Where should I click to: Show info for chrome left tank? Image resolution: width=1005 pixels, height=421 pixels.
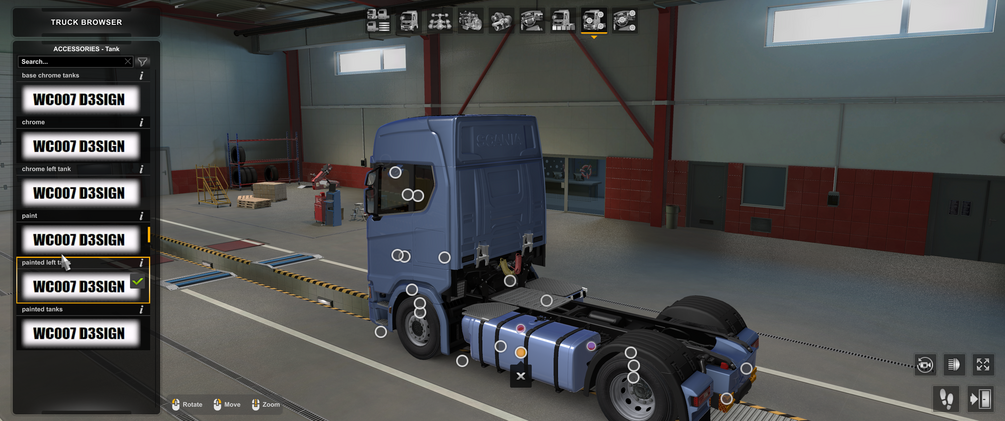tap(141, 170)
